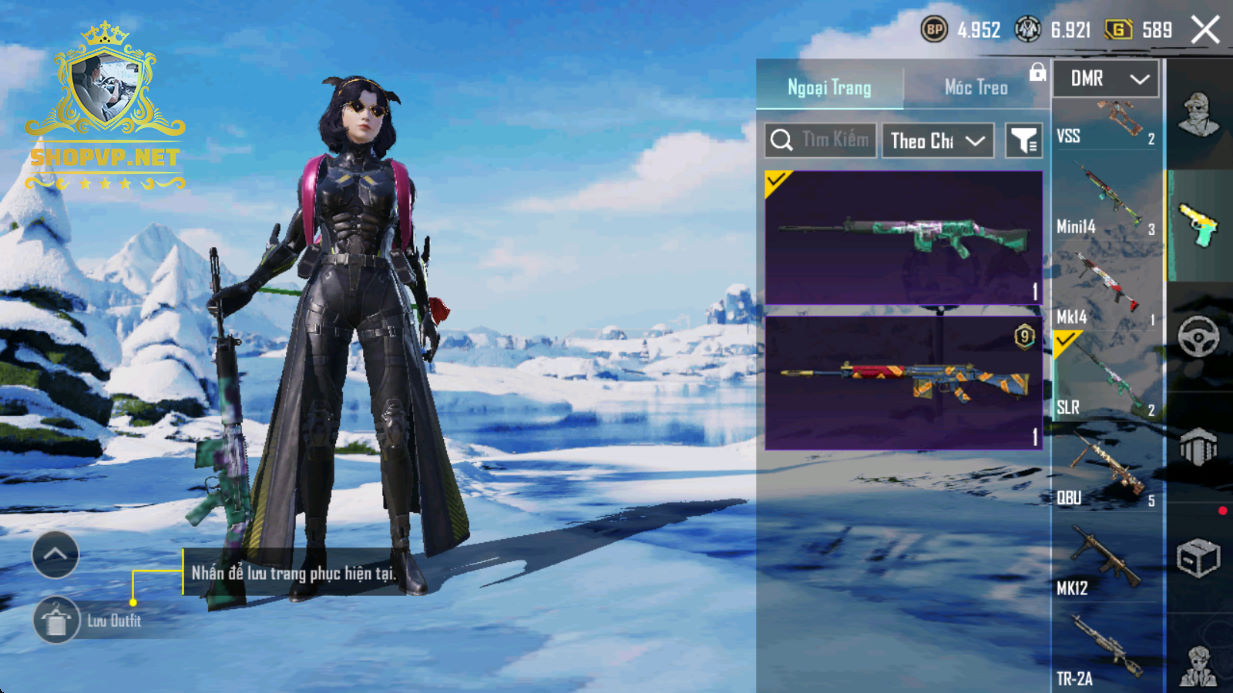Open the character outfit category icon

[x=1198, y=113]
